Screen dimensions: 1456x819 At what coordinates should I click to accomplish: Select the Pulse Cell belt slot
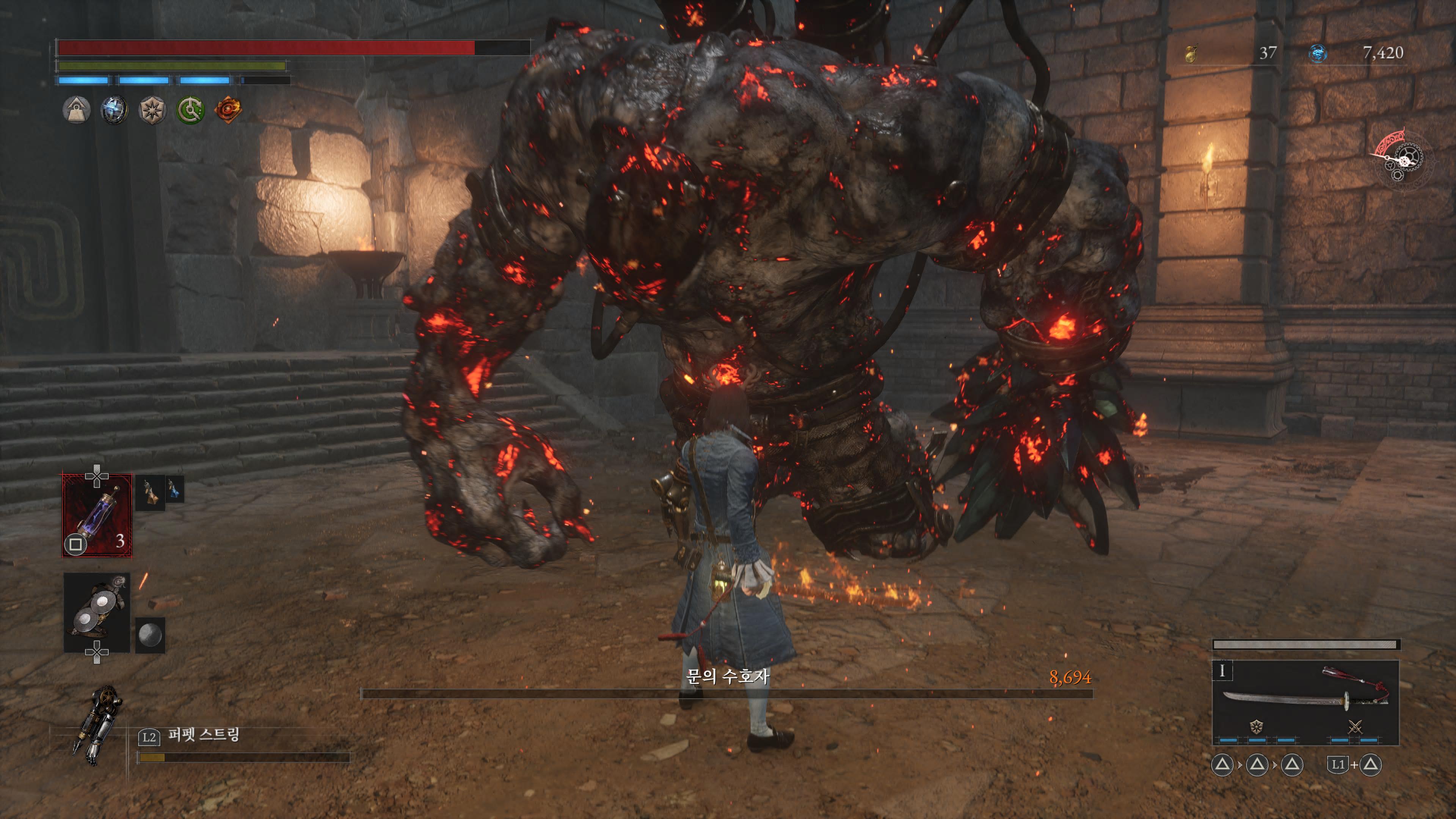point(97,516)
